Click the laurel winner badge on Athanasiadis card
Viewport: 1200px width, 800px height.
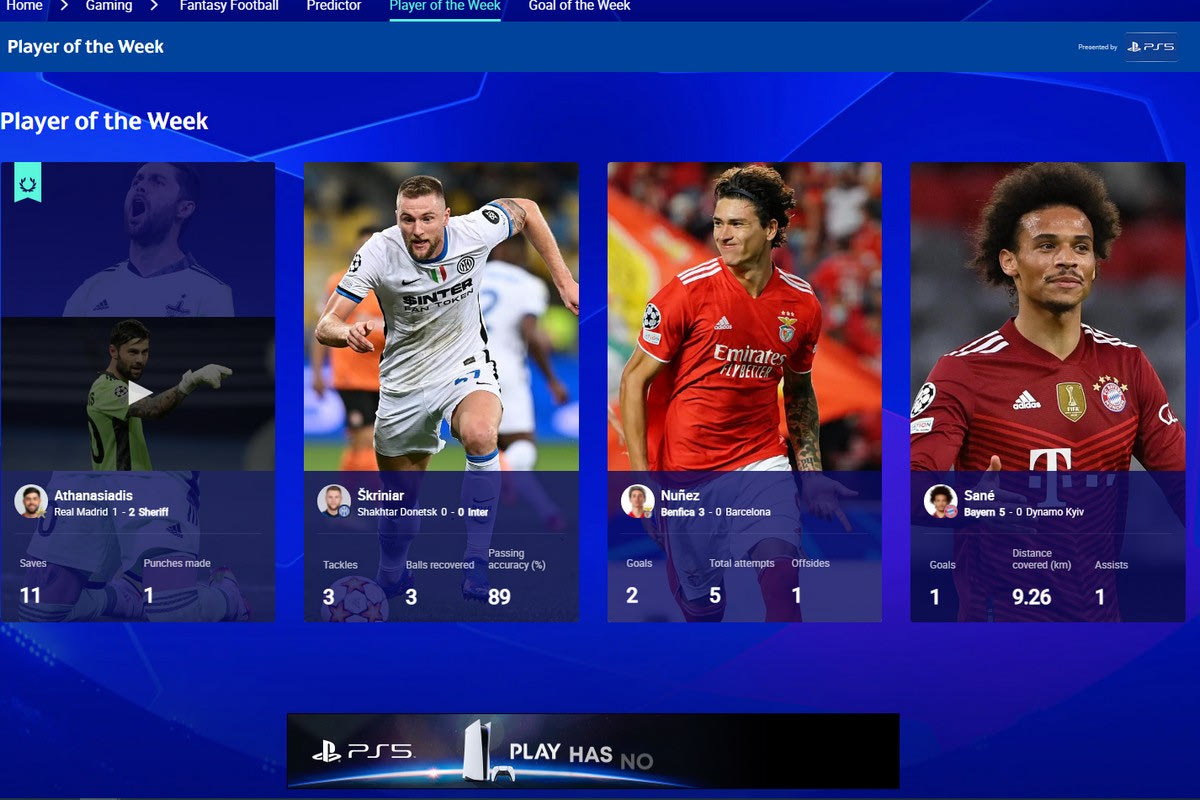28,183
